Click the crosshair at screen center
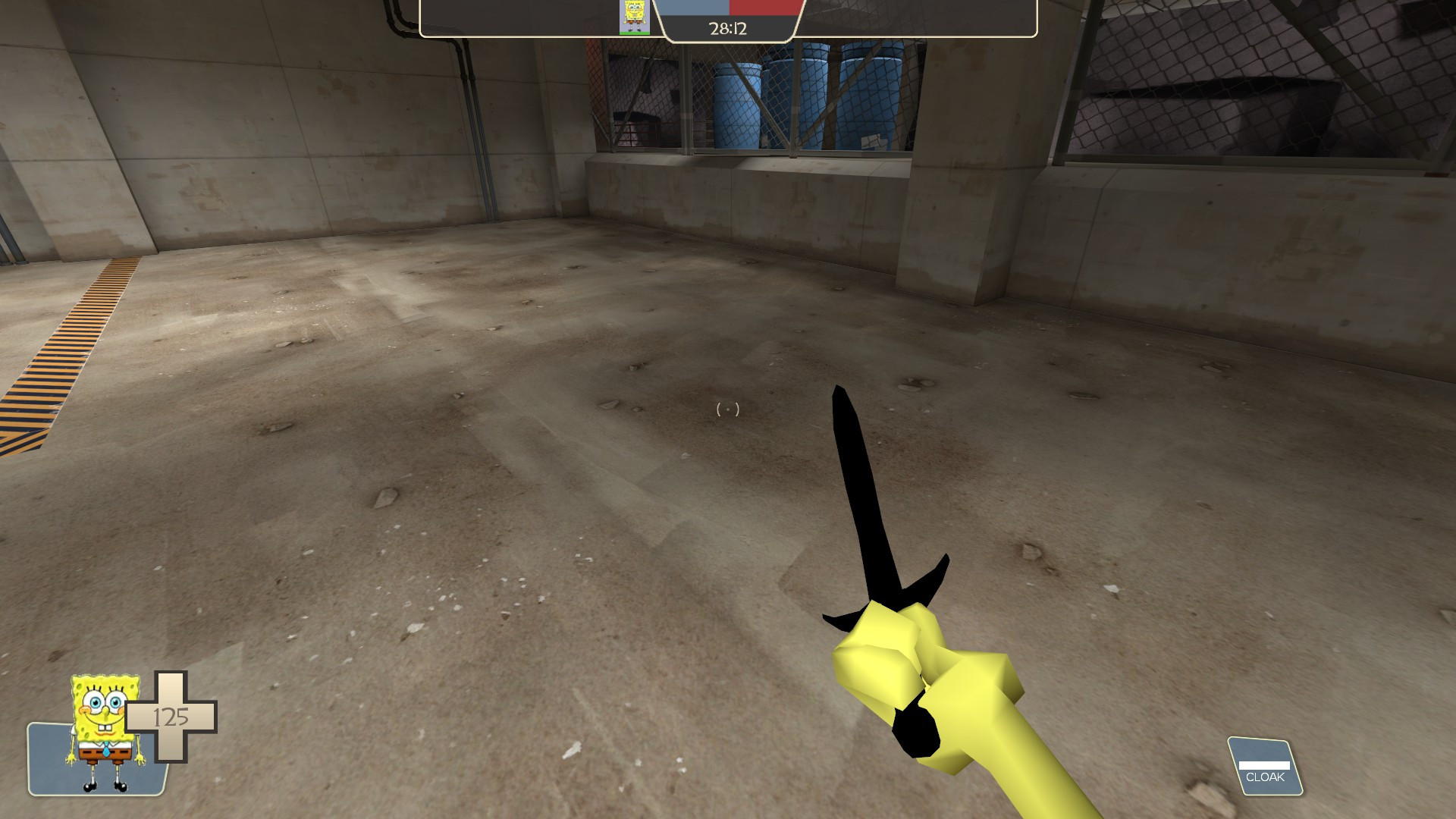 728,409
